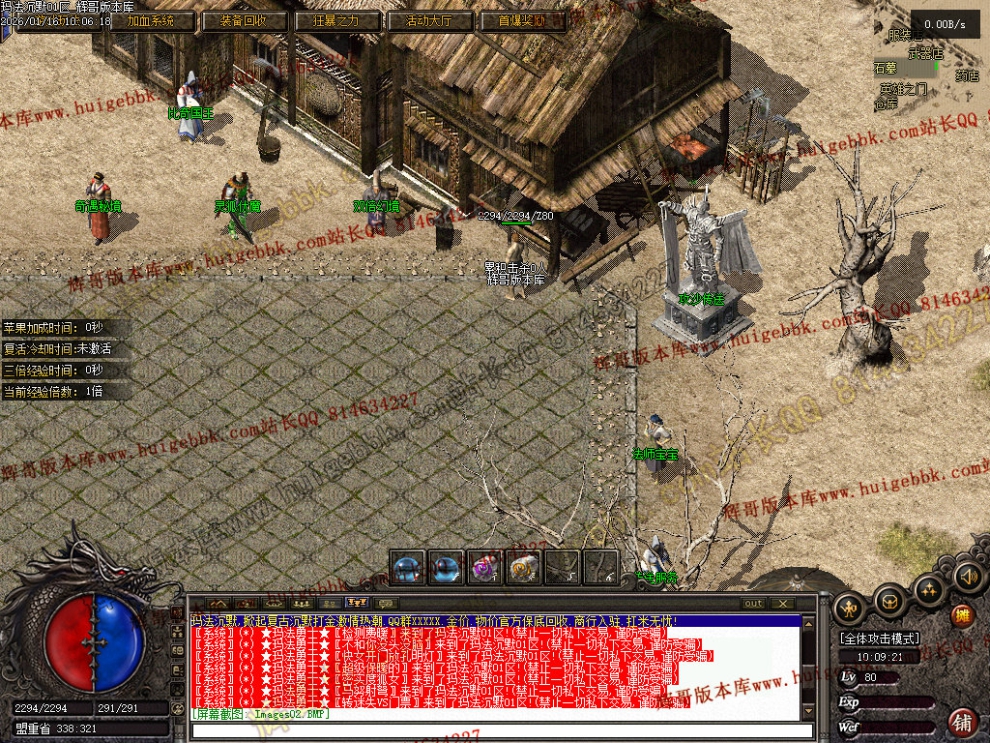Use the golden scroll item in hotbar
Image resolution: width=990 pixels, height=743 pixels.
pos(523,568)
